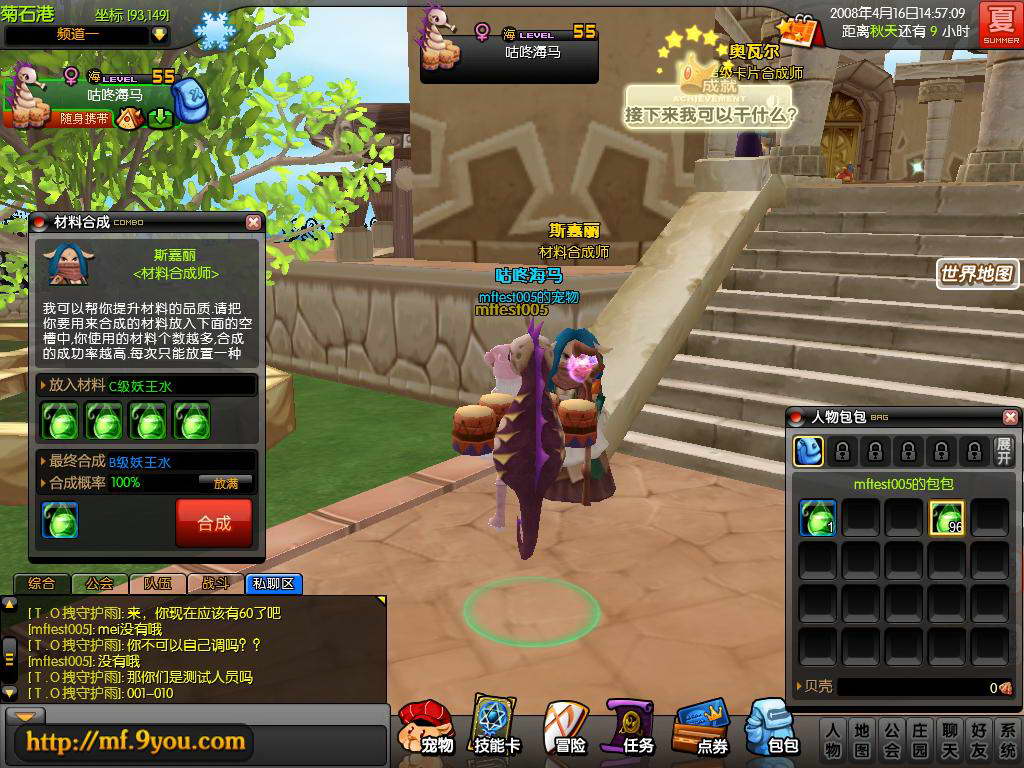Open the 好友 friends list
Viewport: 1024px width, 768px height.
pyautogui.click(x=978, y=739)
